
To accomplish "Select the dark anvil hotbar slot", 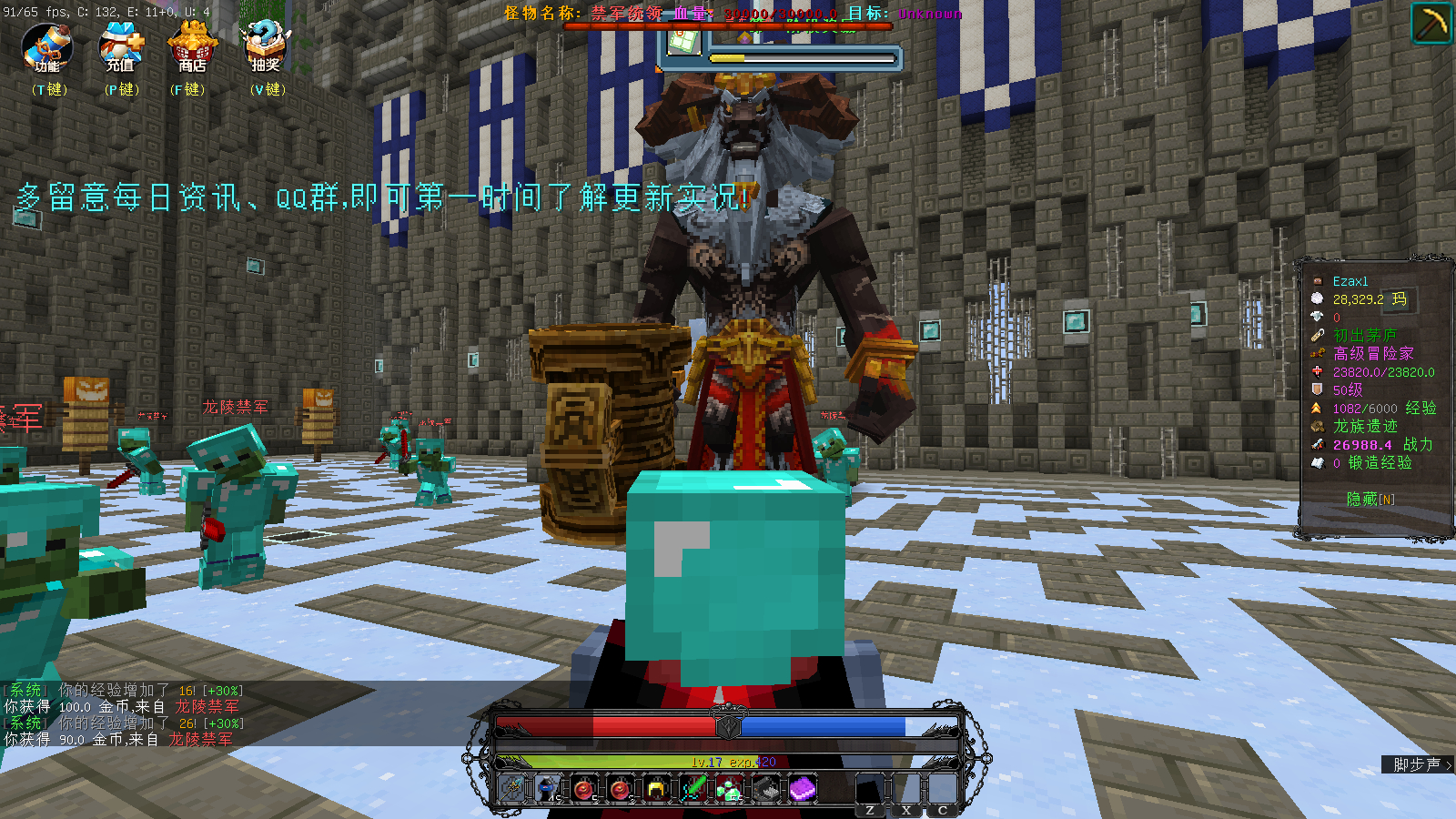I will [x=765, y=788].
